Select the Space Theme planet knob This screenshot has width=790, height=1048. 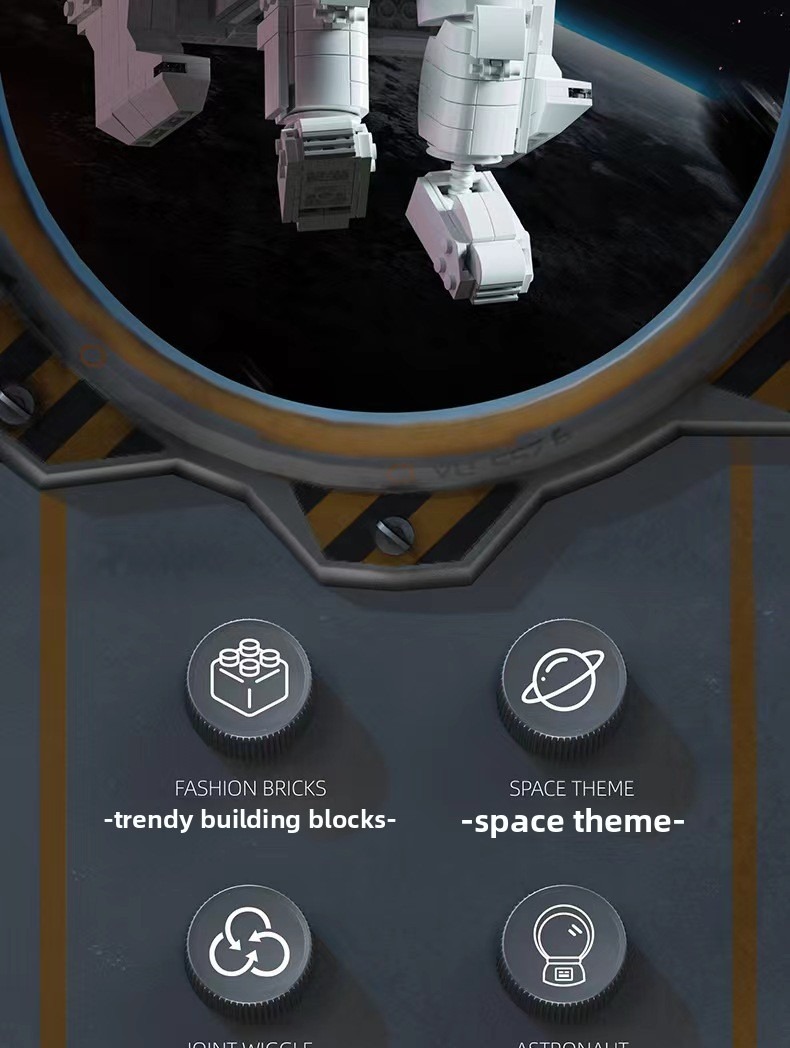[x=563, y=682]
